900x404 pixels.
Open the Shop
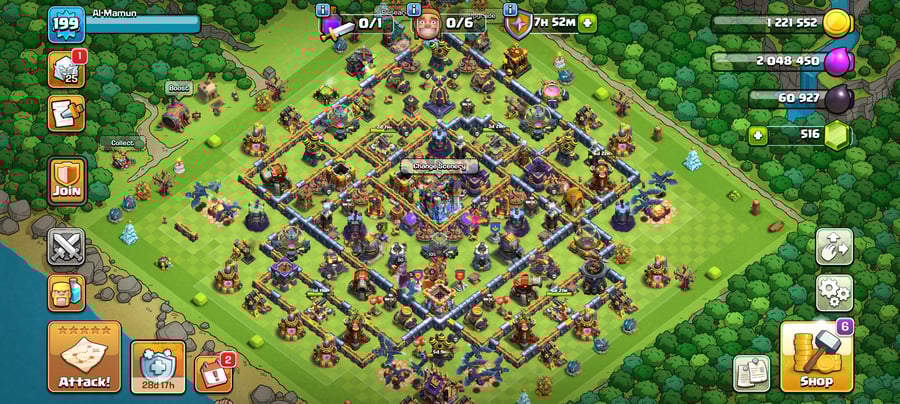[x=816, y=357]
